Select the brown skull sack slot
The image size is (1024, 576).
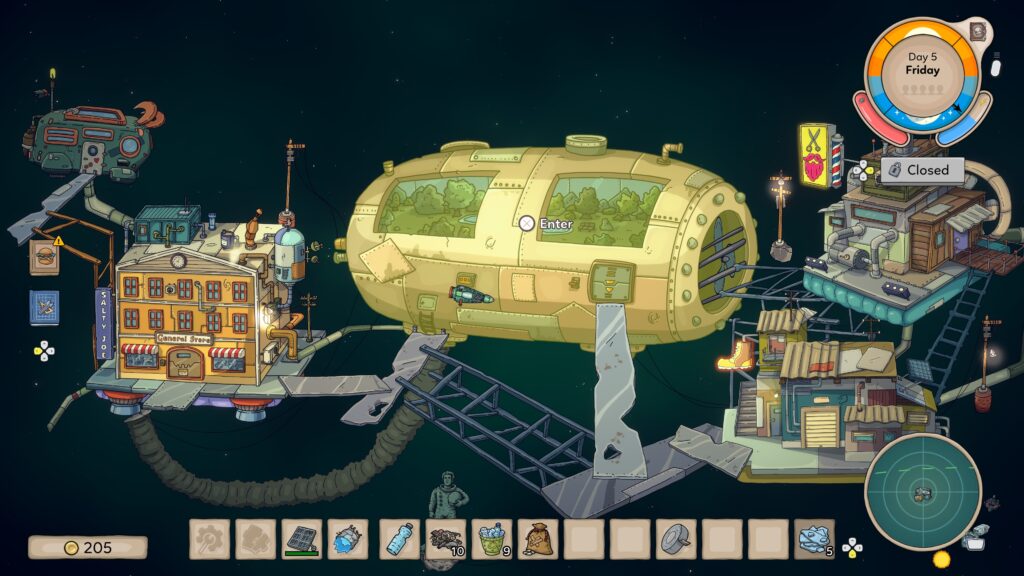coord(538,539)
